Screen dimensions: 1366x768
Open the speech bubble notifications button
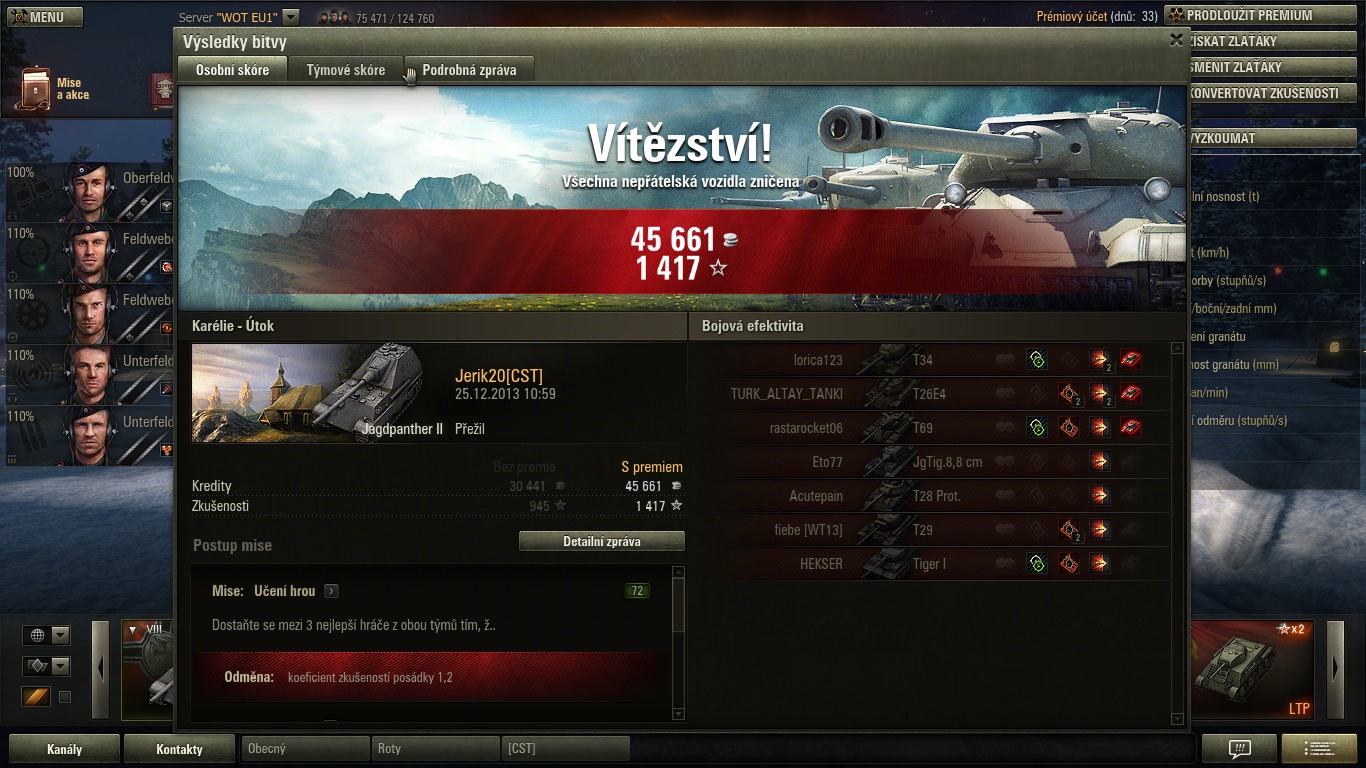click(1239, 749)
